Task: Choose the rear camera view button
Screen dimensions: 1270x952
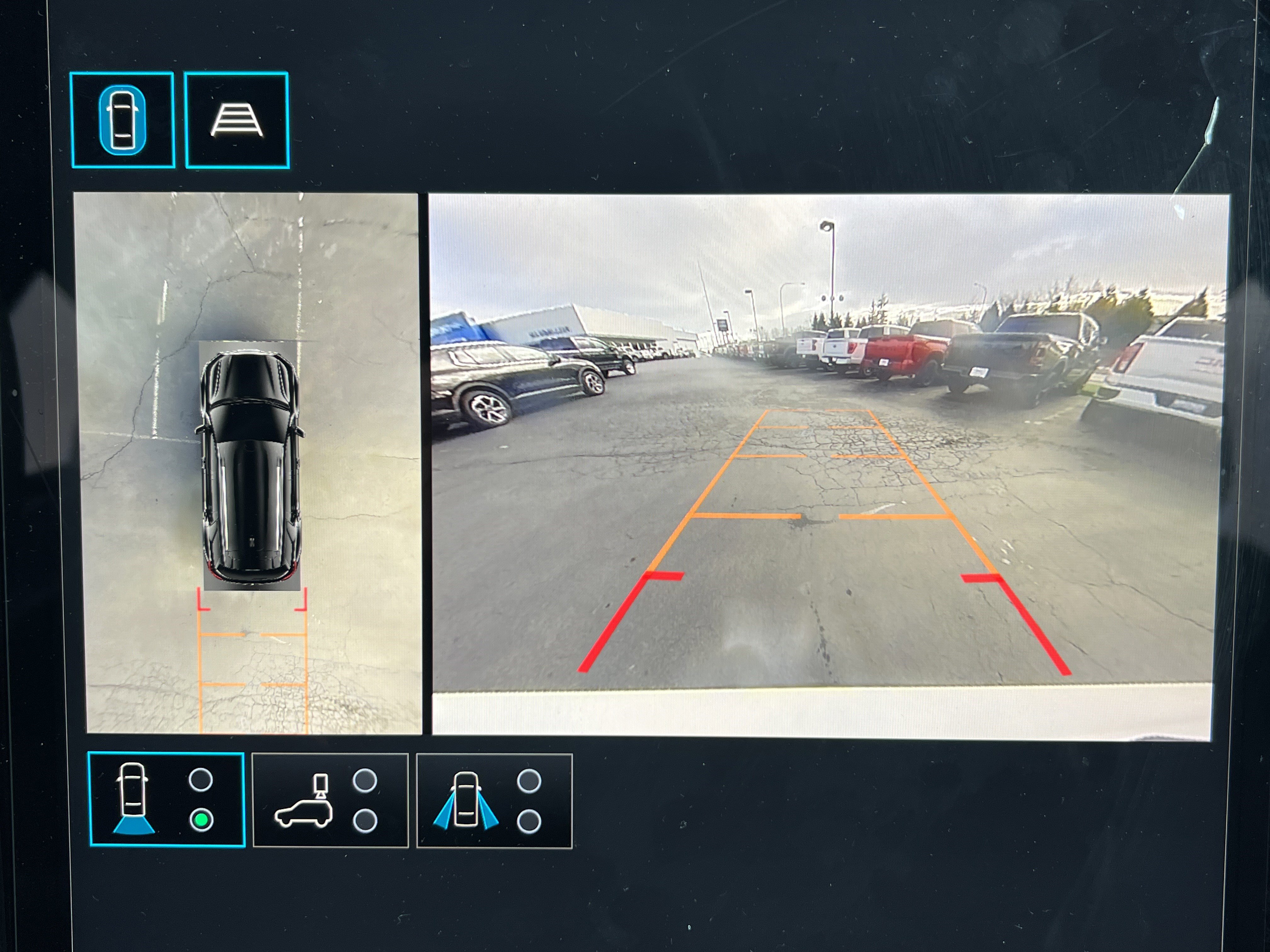Action: coord(167,799)
